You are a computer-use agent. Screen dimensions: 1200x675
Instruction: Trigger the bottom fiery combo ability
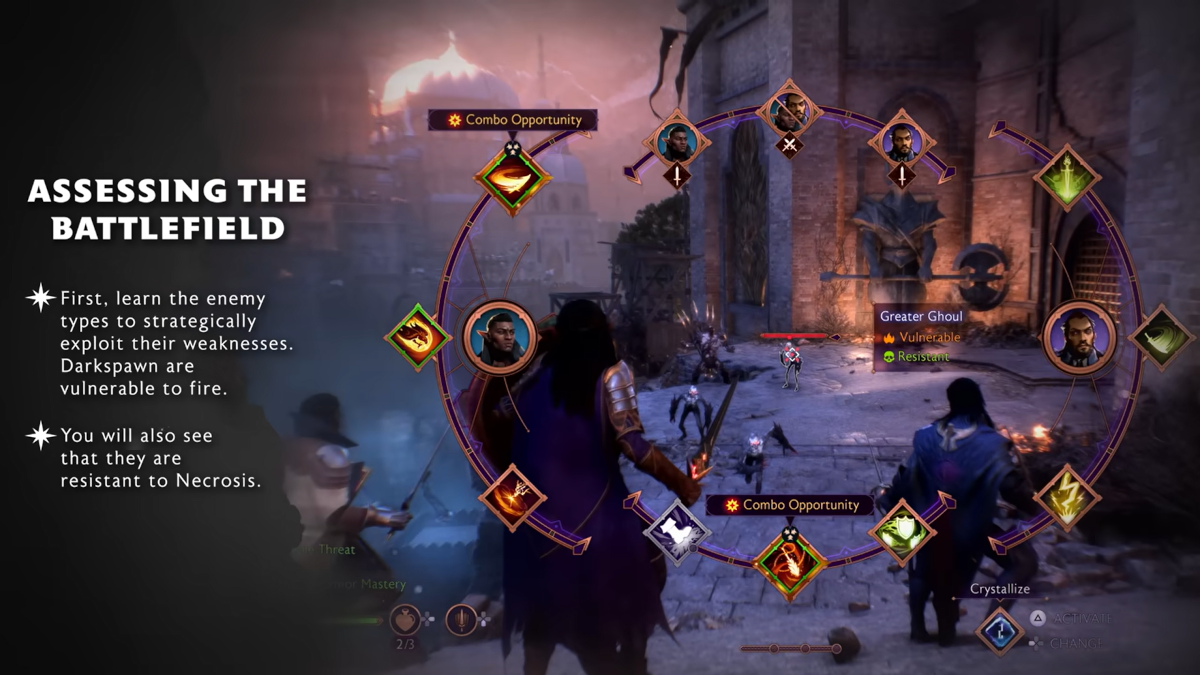pyautogui.click(x=790, y=563)
